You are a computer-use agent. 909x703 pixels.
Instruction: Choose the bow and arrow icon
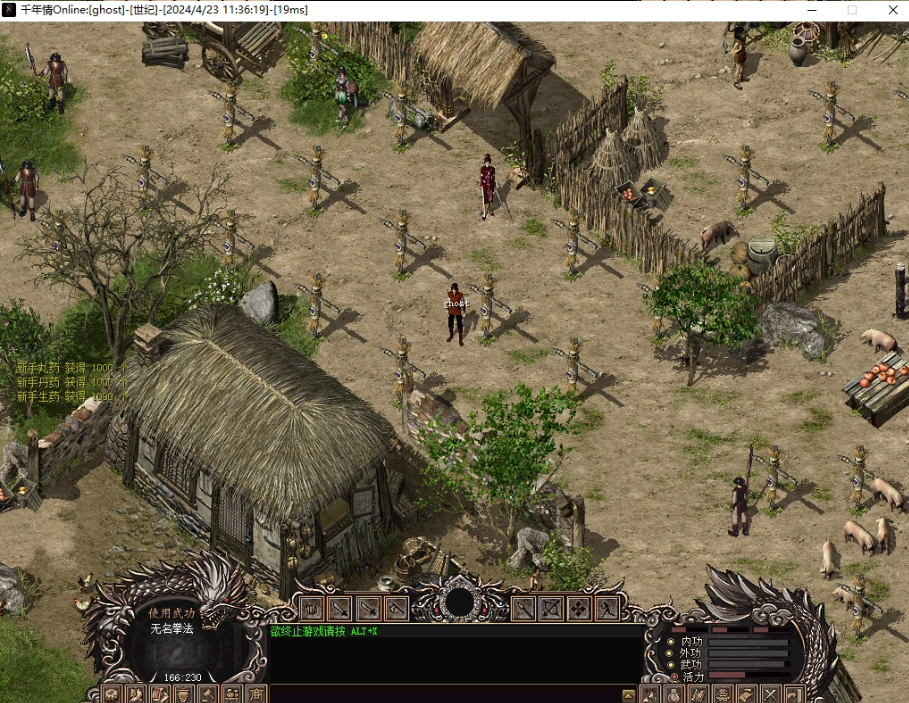551,607
